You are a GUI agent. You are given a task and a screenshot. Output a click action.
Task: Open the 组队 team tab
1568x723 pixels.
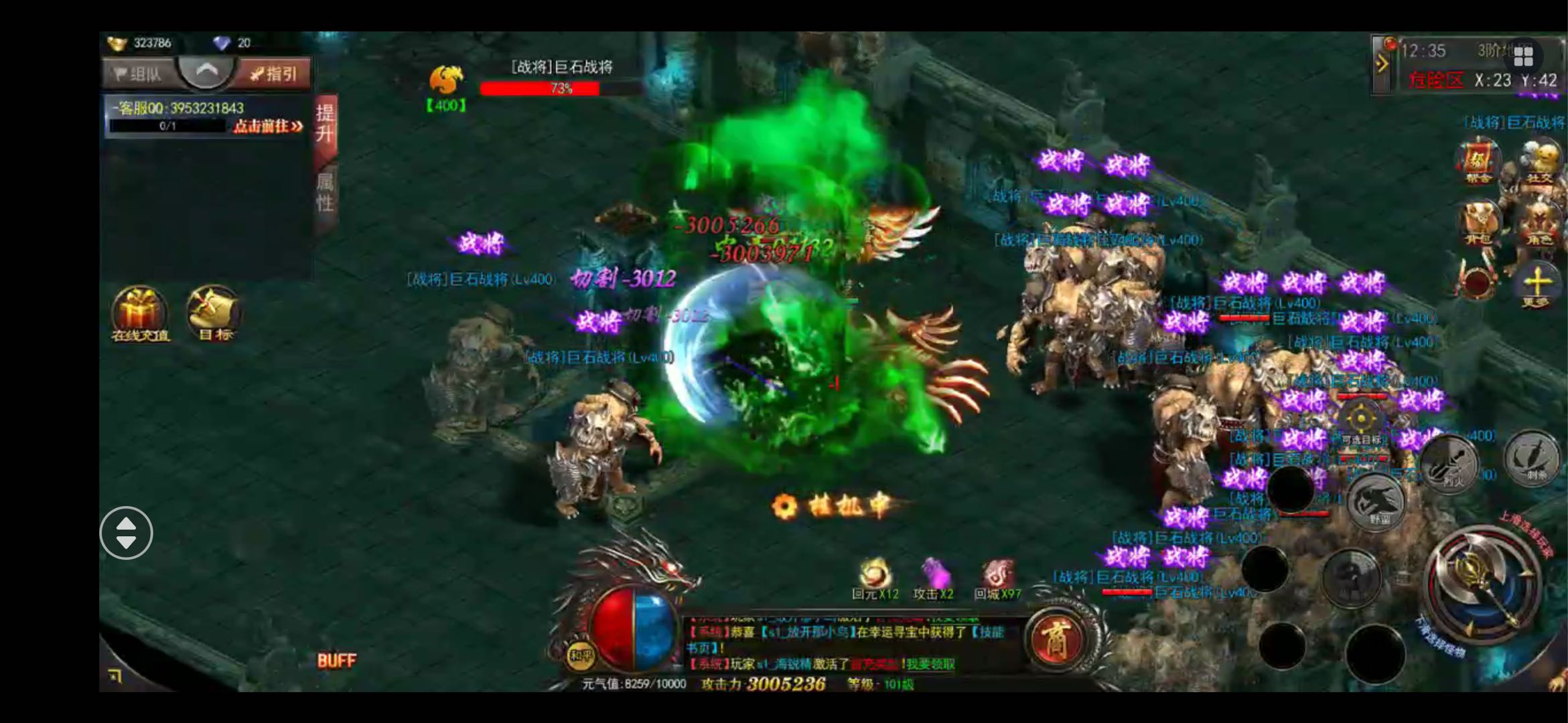pyautogui.click(x=139, y=74)
